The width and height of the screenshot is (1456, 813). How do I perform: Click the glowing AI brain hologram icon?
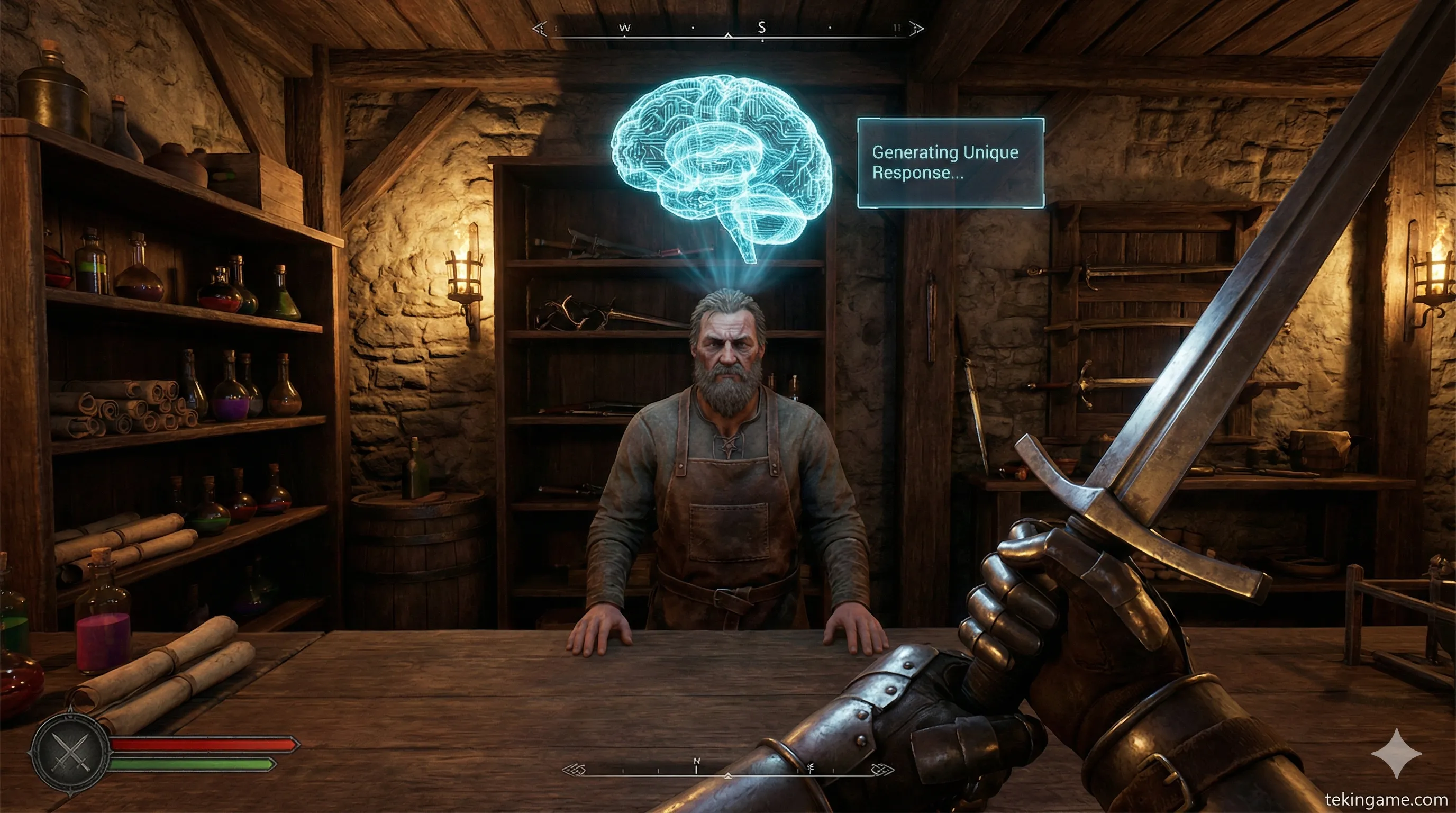point(721,164)
